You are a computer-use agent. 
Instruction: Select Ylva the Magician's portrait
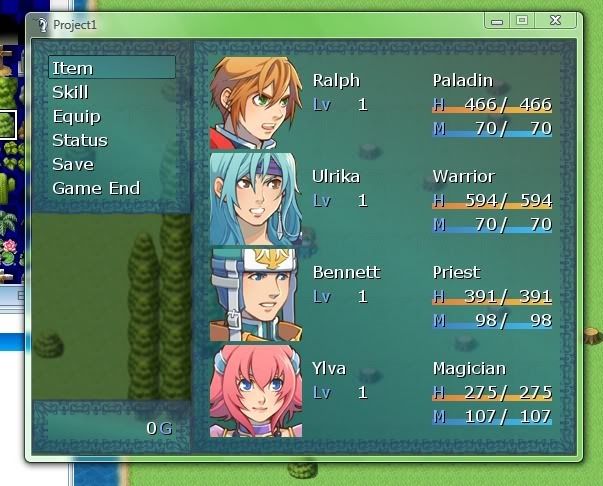click(255, 389)
